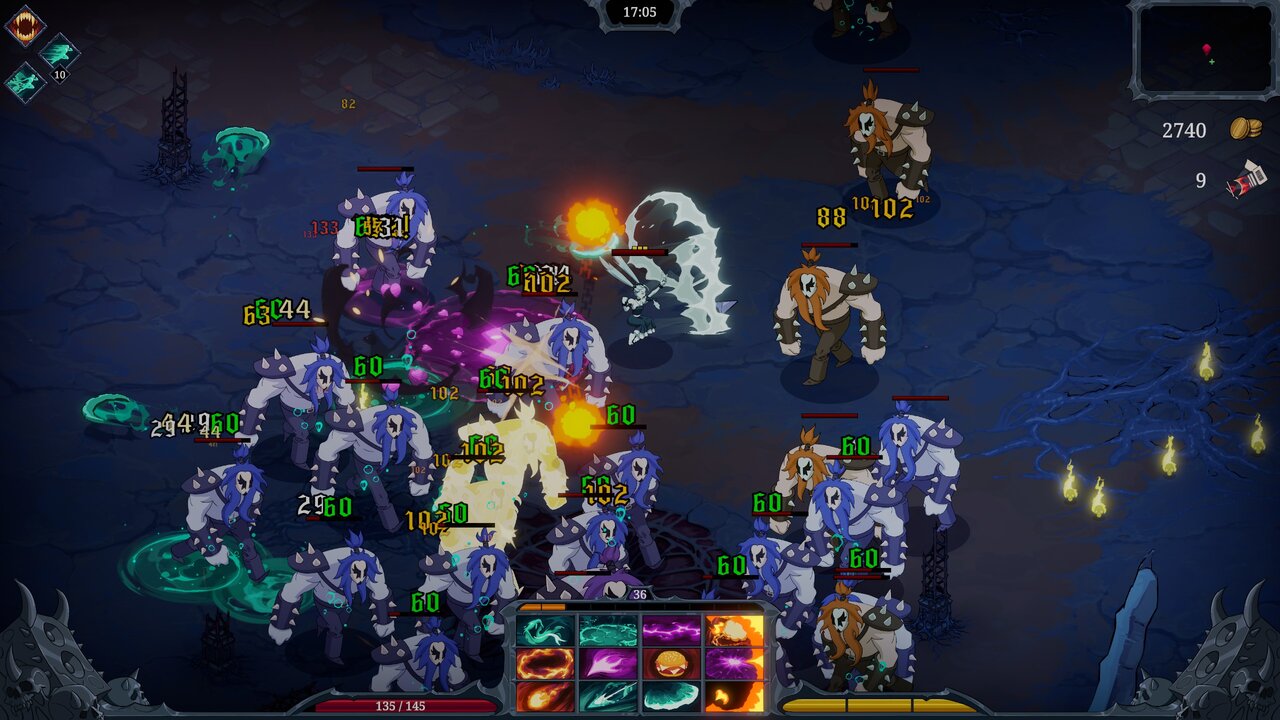Open the minimap in the corner
1280x720 pixels.
[1203, 49]
